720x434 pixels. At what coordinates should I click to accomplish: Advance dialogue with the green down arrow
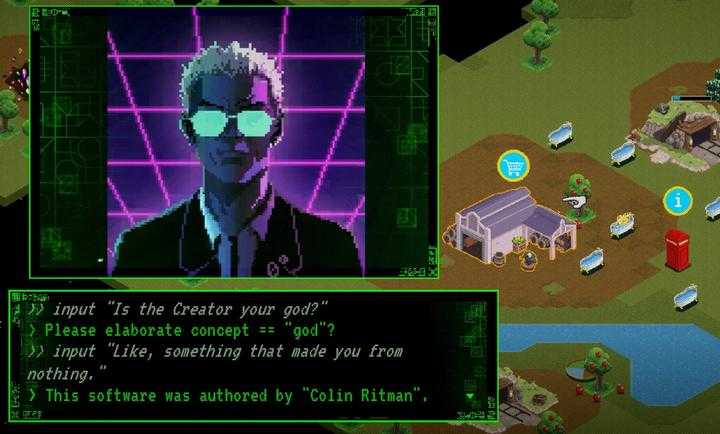tap(471, 397)
